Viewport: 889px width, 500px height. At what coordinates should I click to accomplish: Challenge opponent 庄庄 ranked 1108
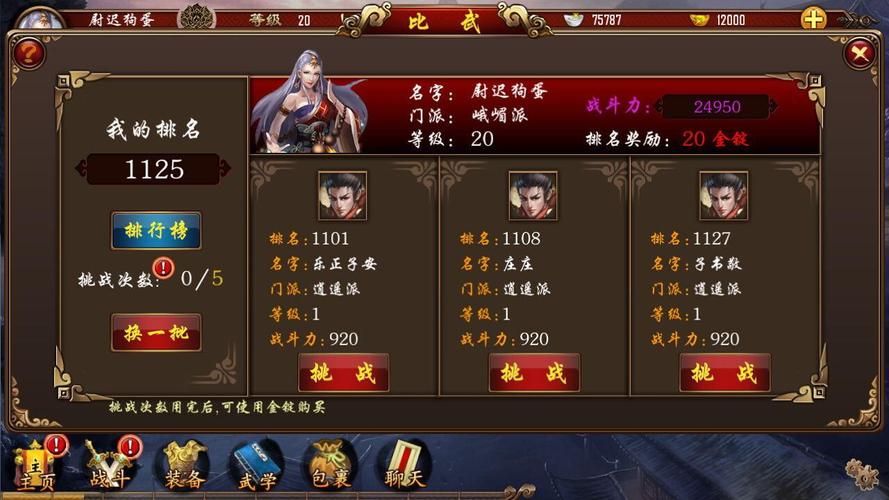click(x=534, y=373)
